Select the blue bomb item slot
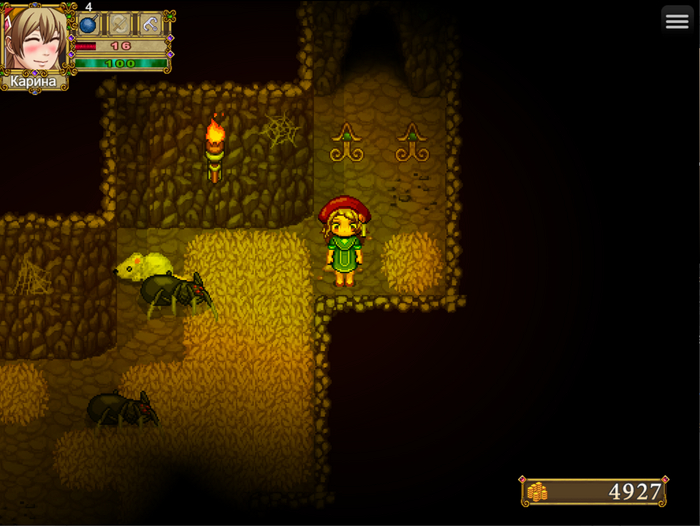This screenshot has height=526, width=700. [89, 25]
